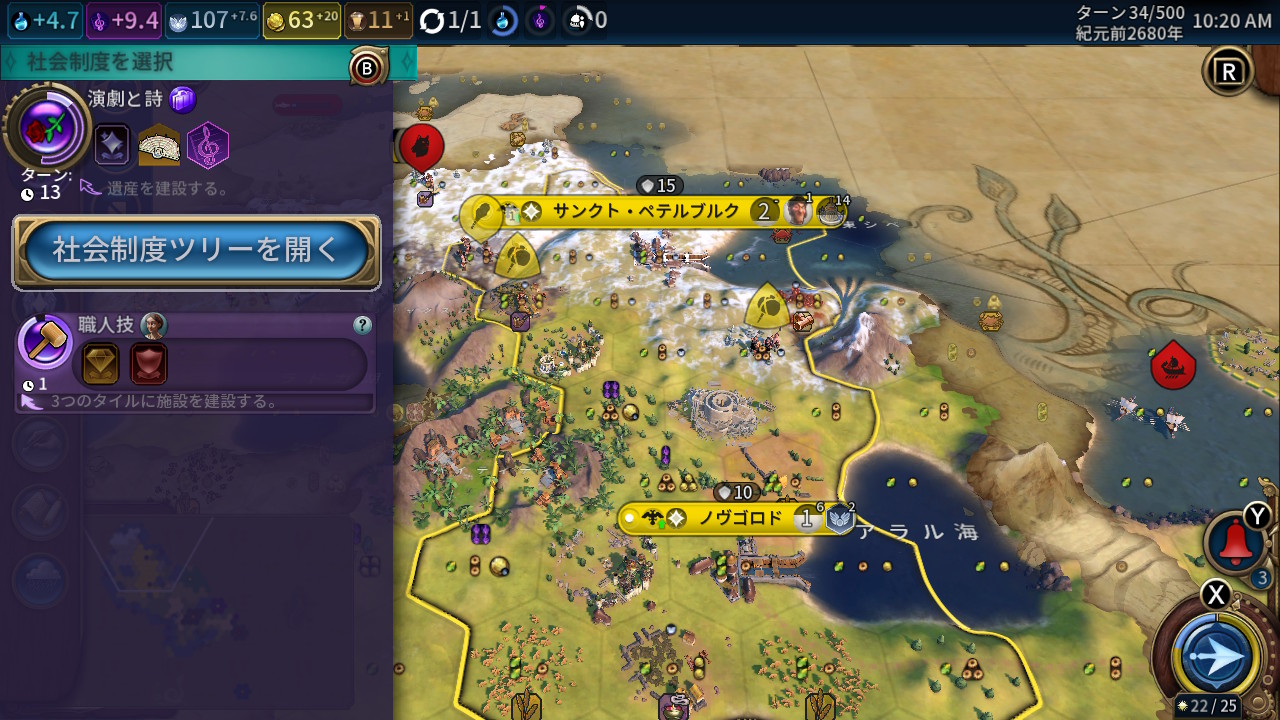Open the civics tree with 社会制度ツリーを開く

[196, 251]
